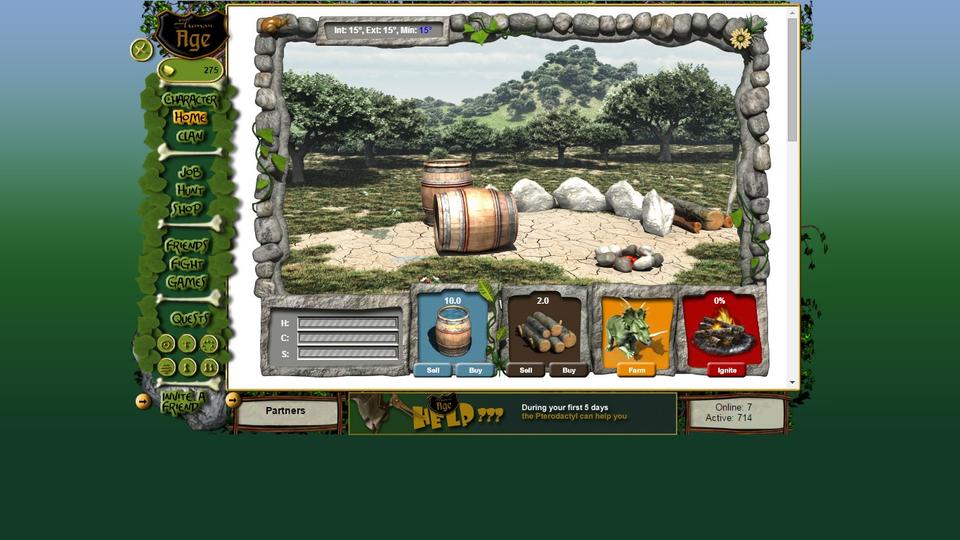Click the Help pterodactyl banner

[512, 412]
